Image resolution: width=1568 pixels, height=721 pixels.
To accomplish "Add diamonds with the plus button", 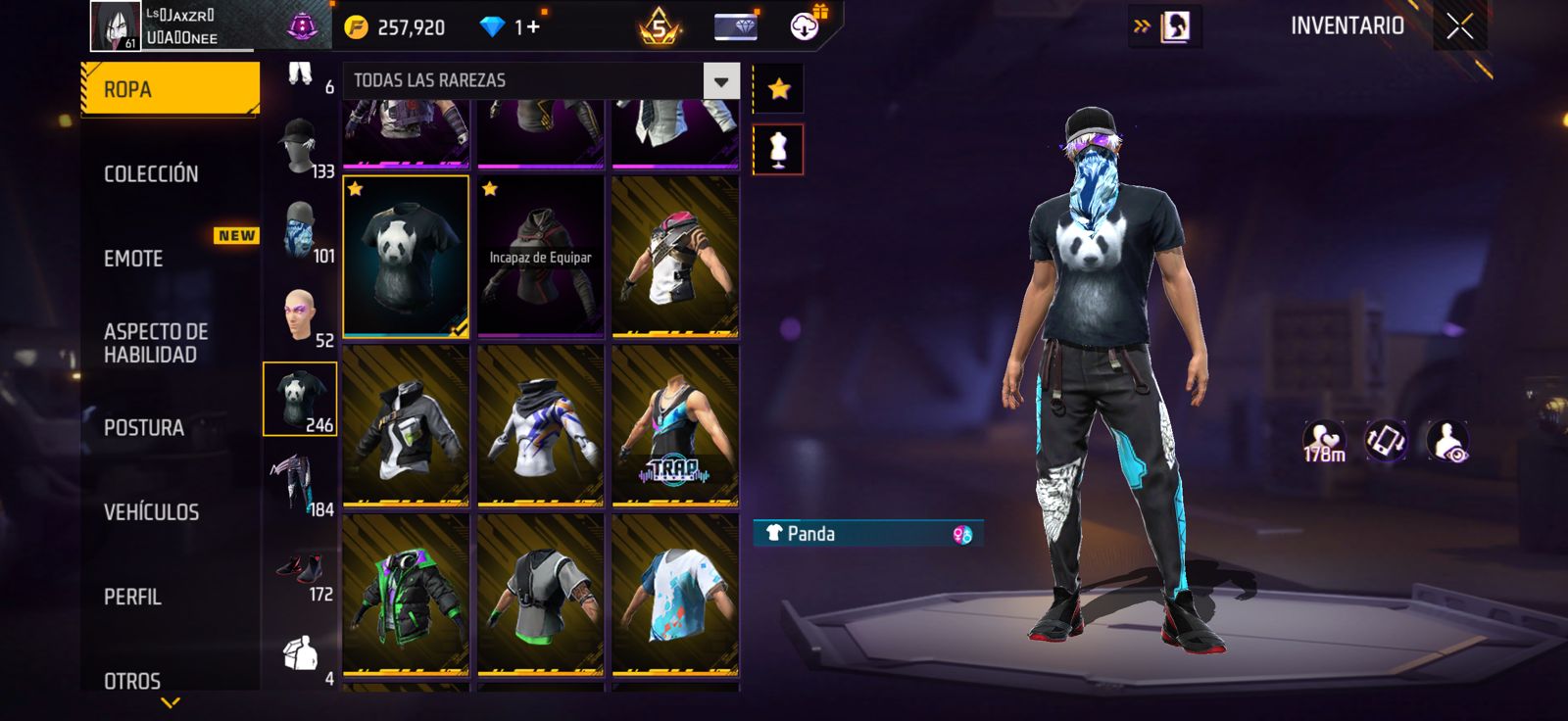I will point(534,26).
